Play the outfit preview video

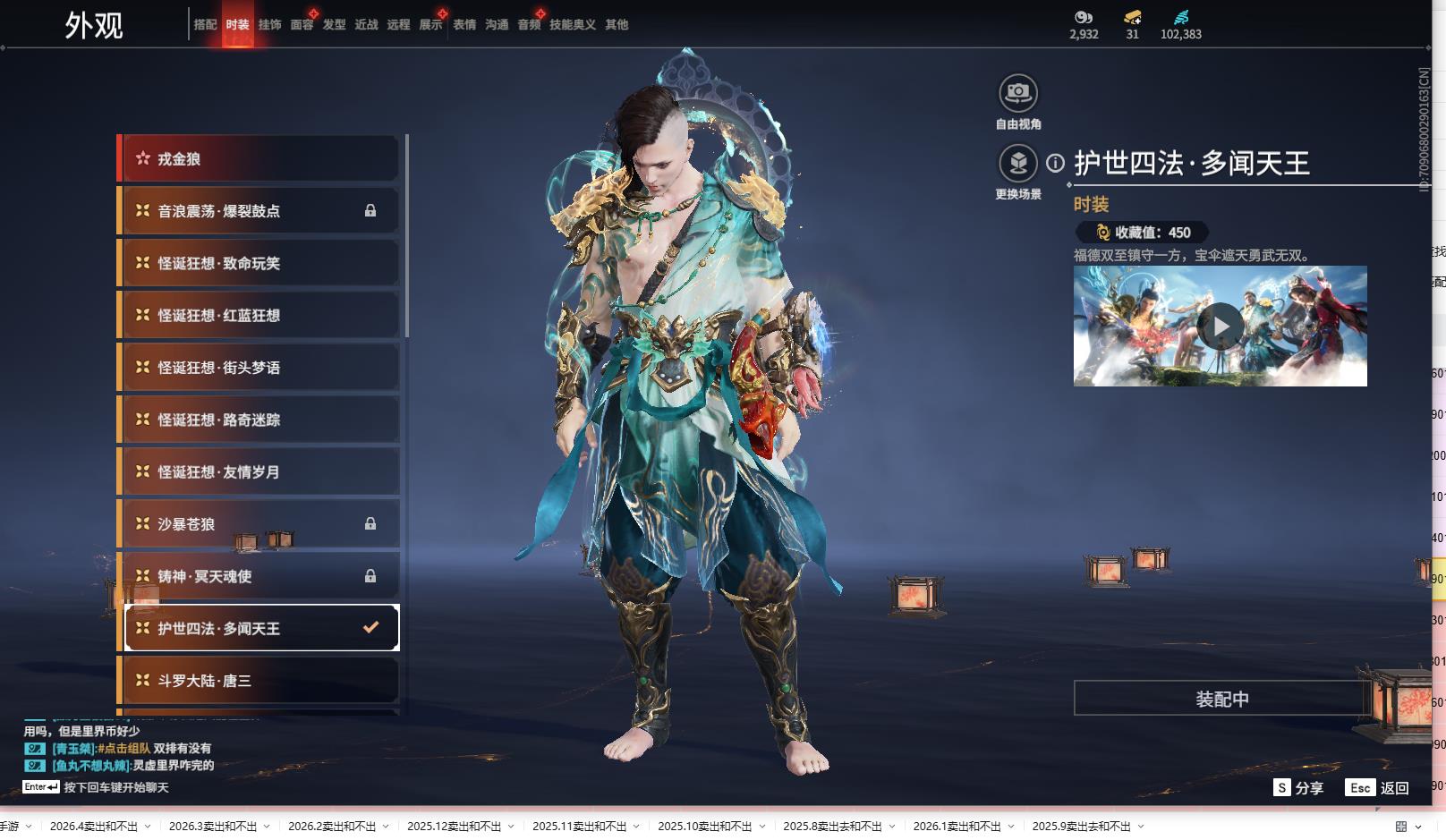pyautogui.click(x=1221, y=327)
